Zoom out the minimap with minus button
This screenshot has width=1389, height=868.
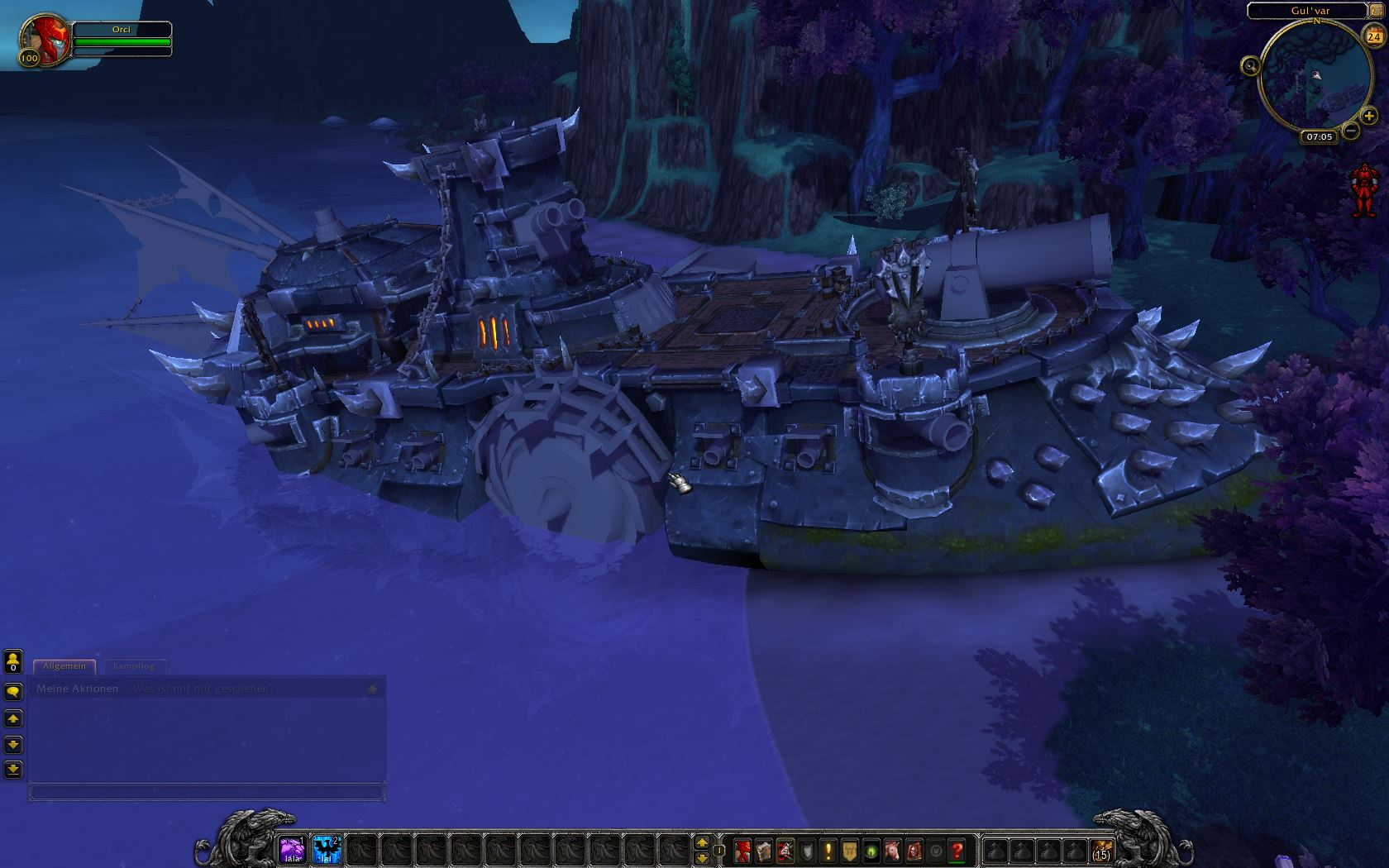(1350, 130)
